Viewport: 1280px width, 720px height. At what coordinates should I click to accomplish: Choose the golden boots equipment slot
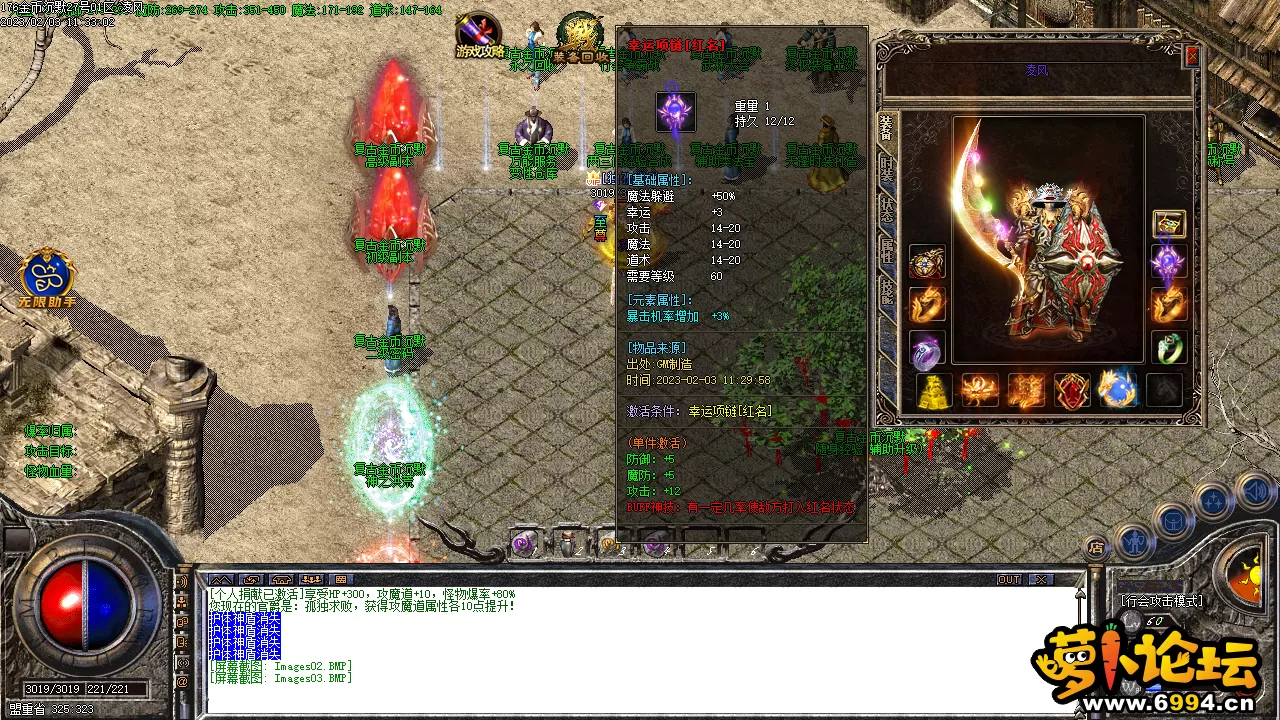935,390
